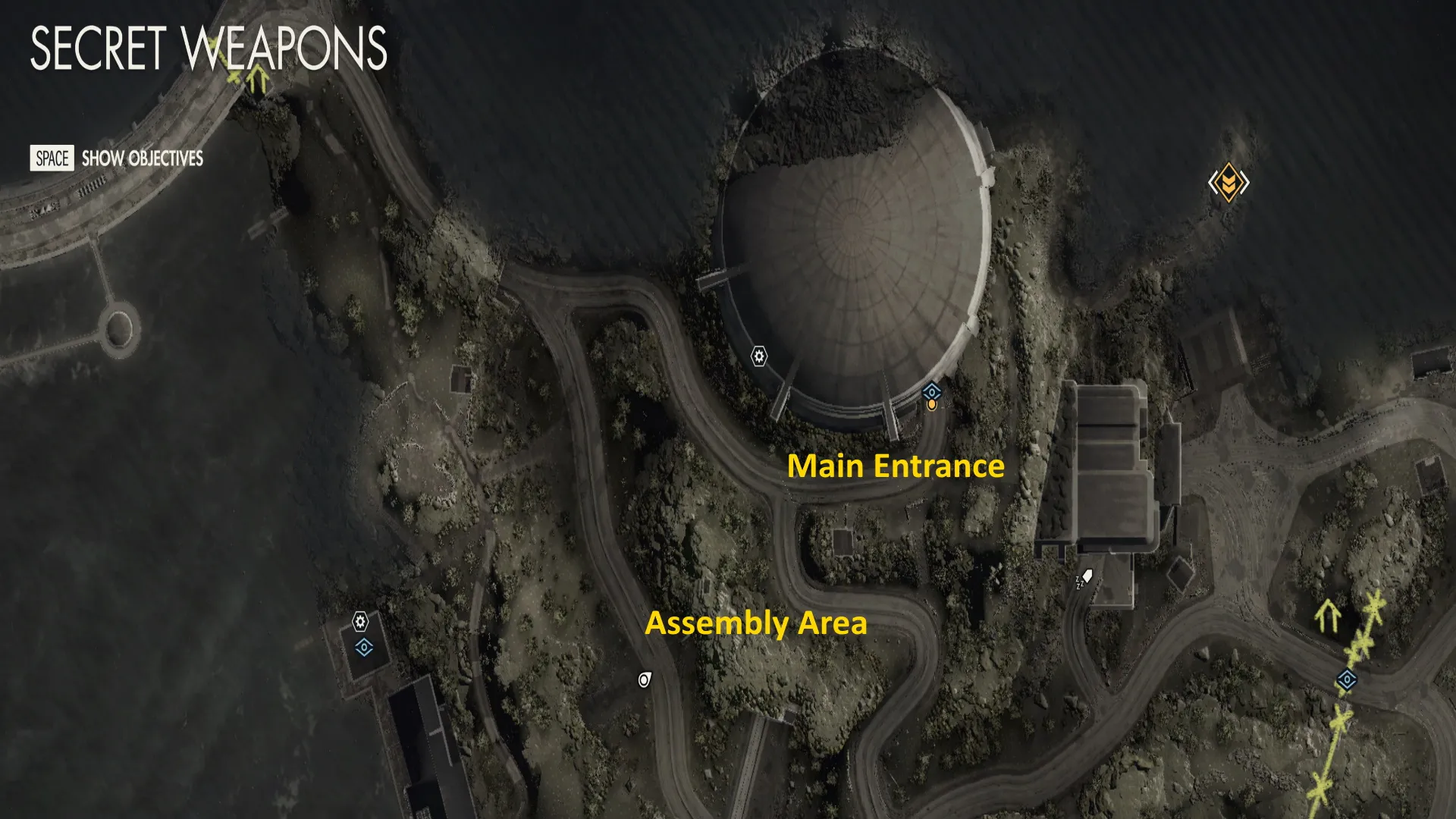Toggle the yellow pin under the Main Entrance eye marker
Viewport: 1456px width, 819px height.
click(931, 404)
